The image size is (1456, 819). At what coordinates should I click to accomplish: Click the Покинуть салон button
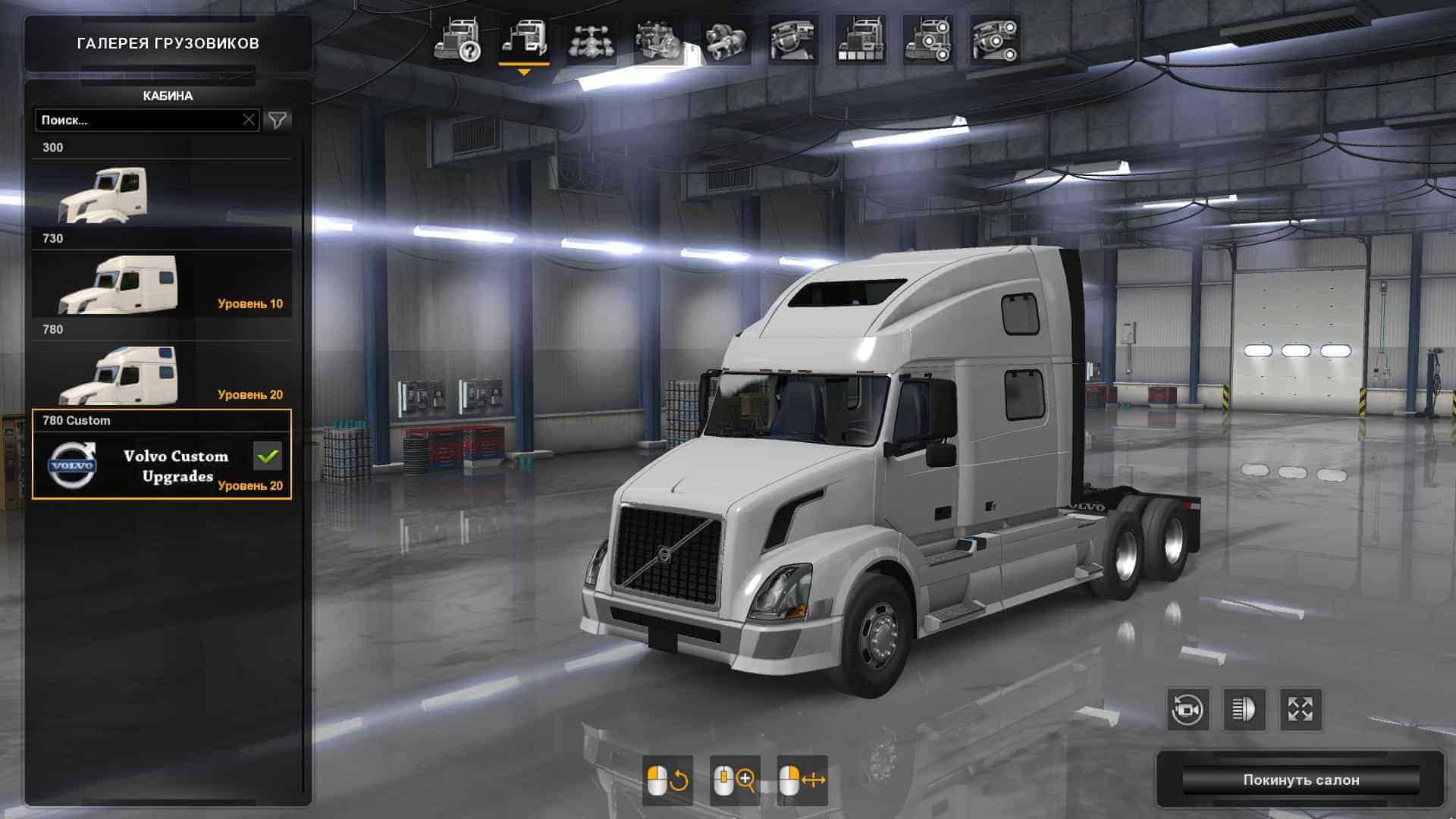pos(1301,780)
